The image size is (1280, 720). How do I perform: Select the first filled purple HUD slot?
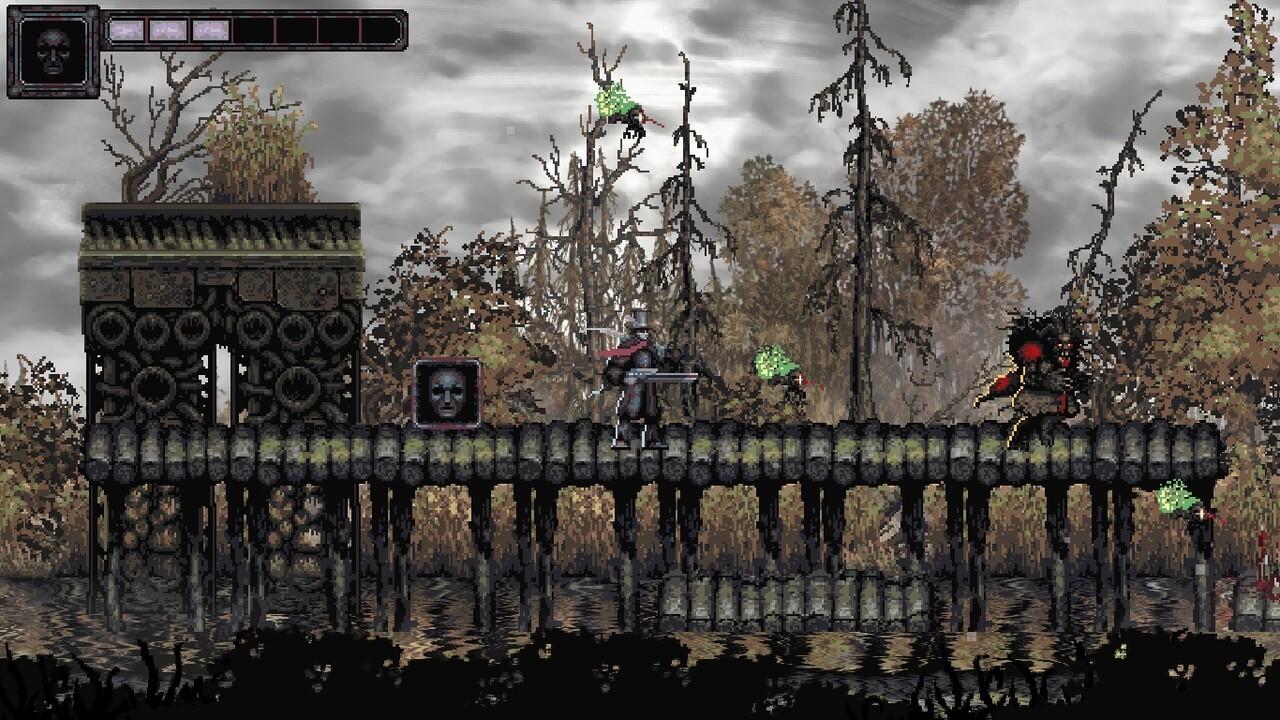(128, 29)
